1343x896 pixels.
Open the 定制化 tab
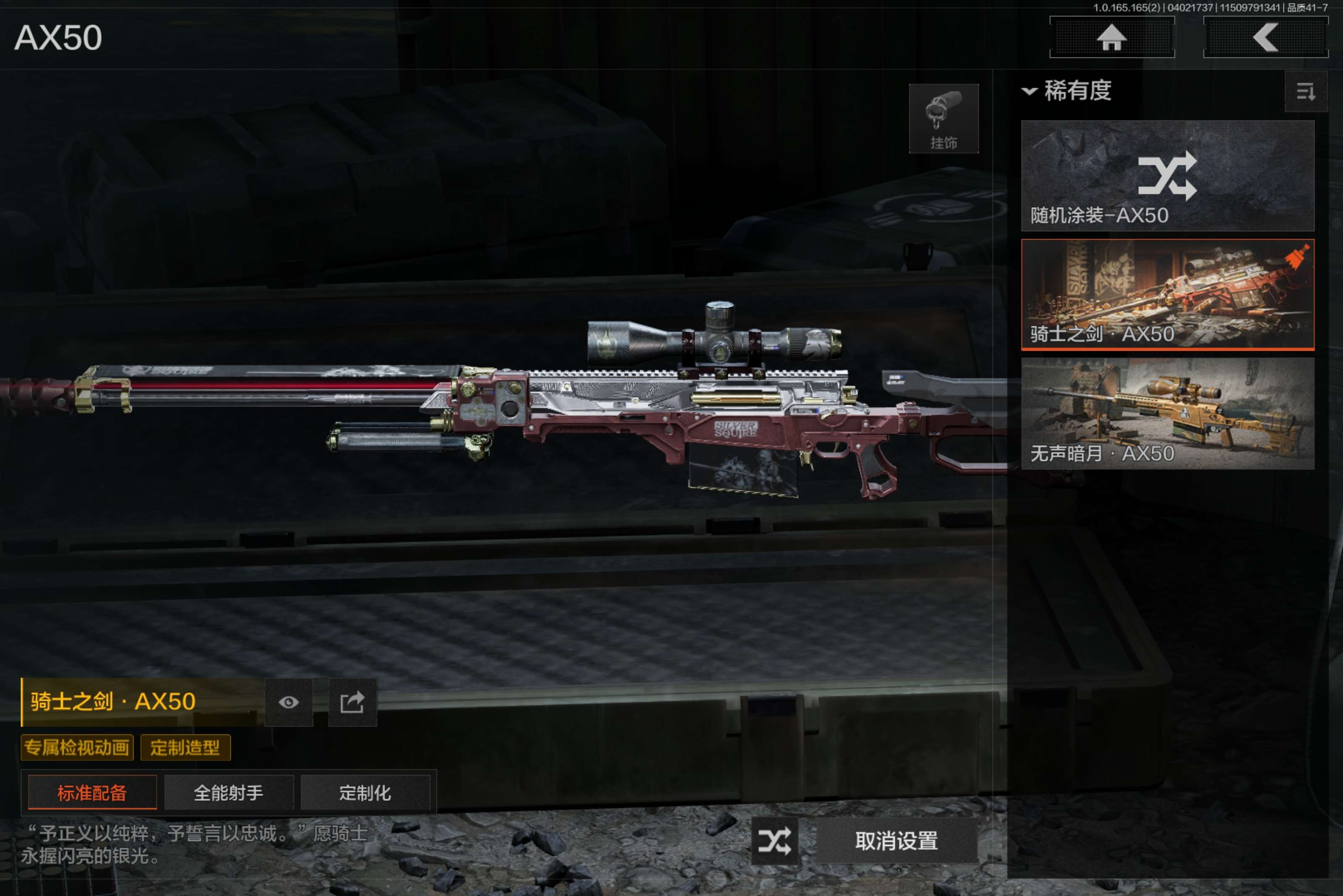click(365, 792)
